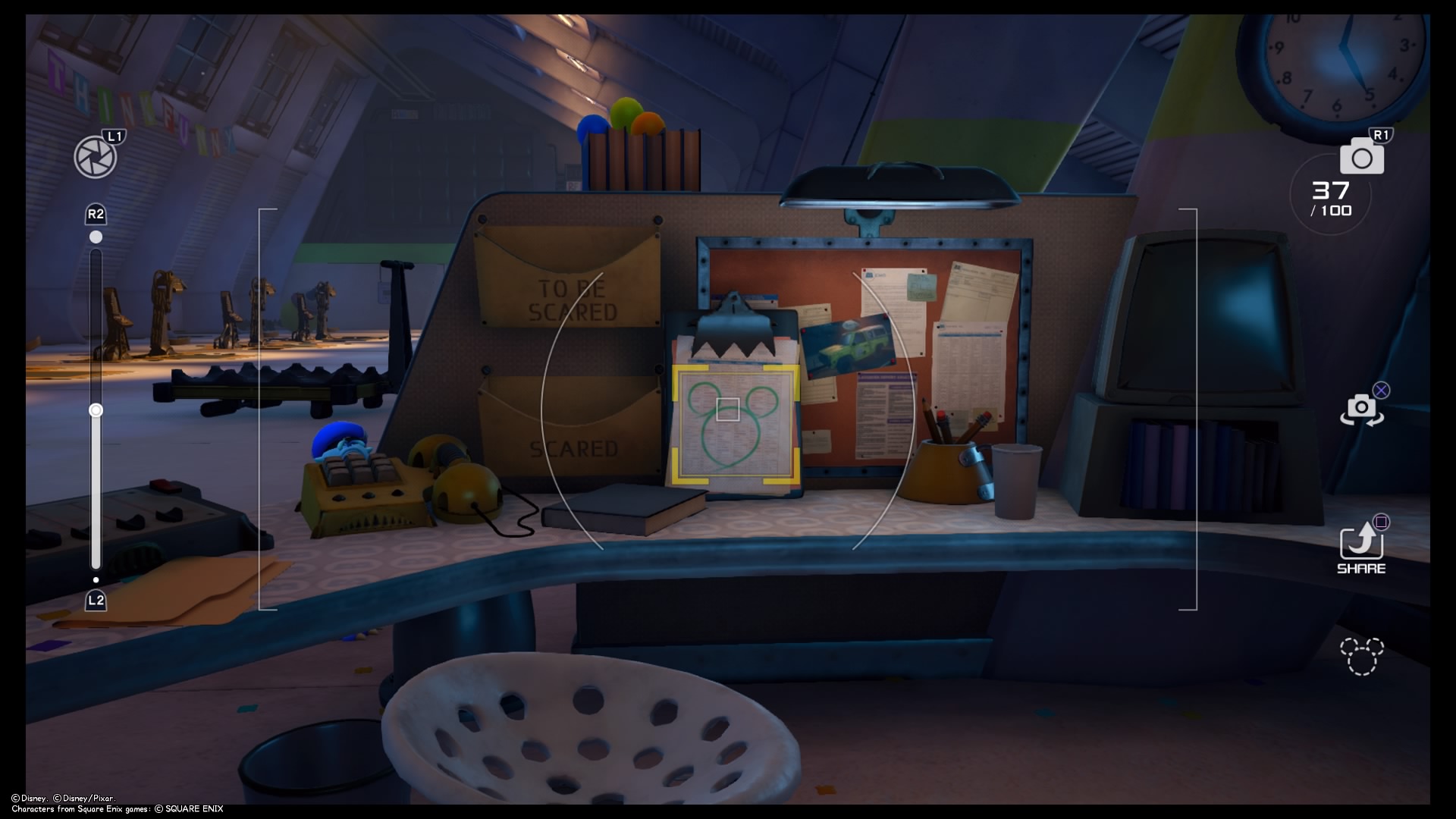1456x819 pixels.
Task: Select the dashed Mickey emblem icon
Action: coord(1361,656)
